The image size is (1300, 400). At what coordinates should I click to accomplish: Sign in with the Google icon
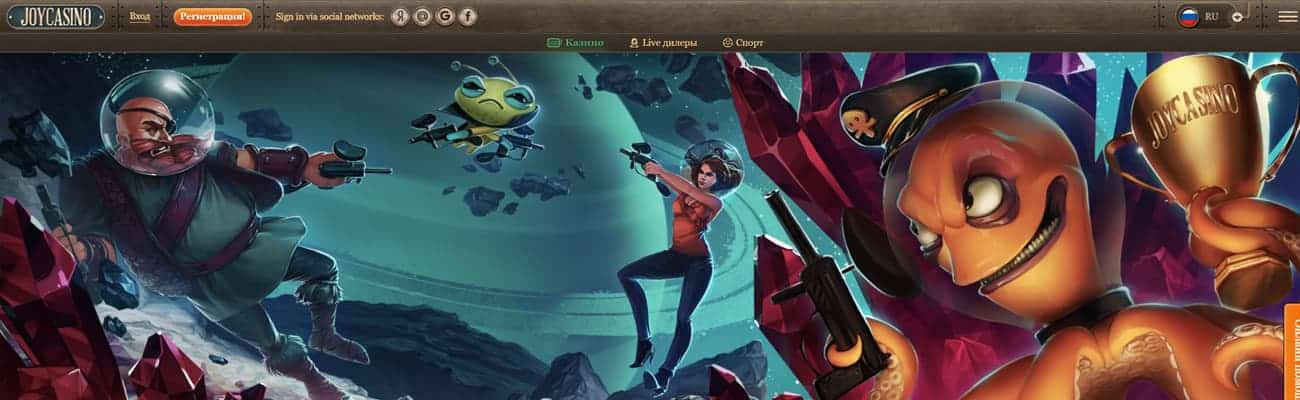(445, 17)
